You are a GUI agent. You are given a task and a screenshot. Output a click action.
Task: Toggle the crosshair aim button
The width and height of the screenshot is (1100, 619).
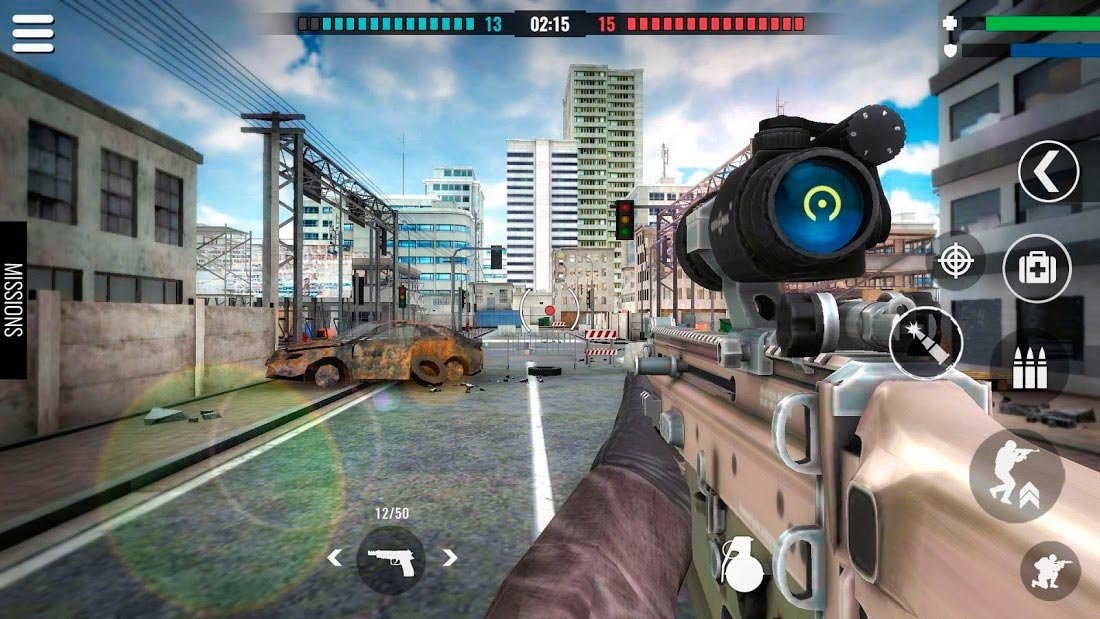[x=957, y=262]
